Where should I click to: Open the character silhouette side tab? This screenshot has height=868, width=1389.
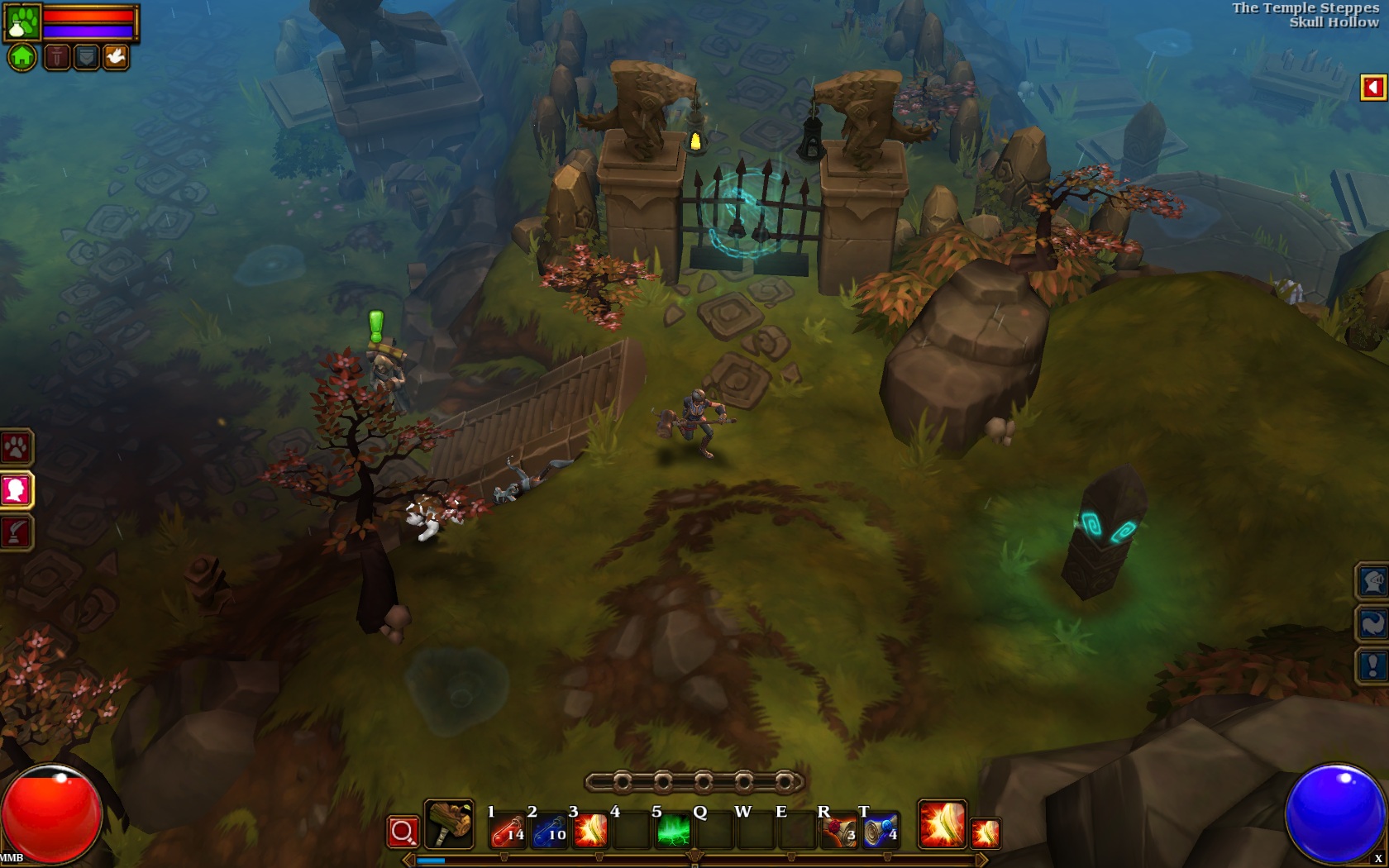16,490
